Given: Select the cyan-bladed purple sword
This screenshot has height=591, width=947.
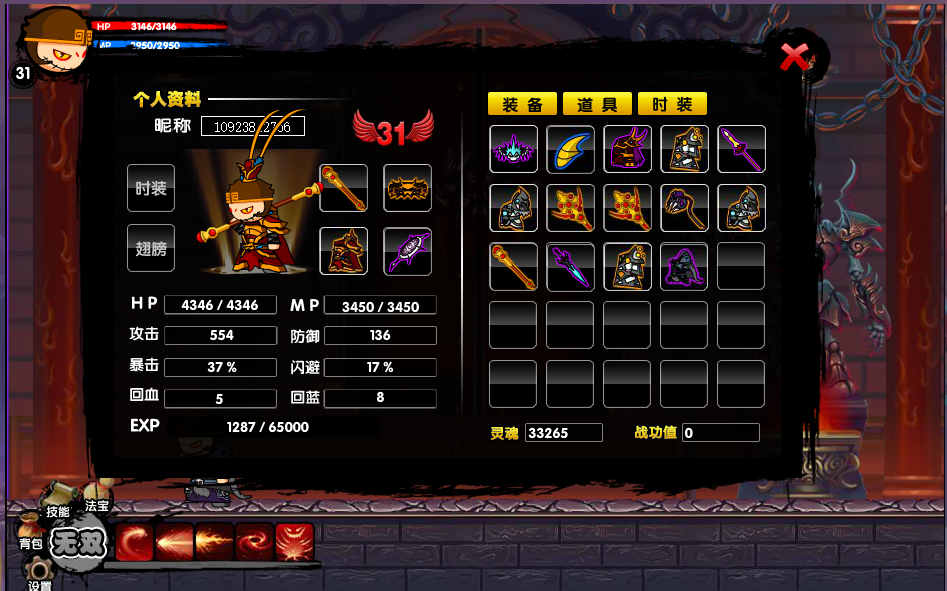Looking at the screenshot, I should coord(571,267).
